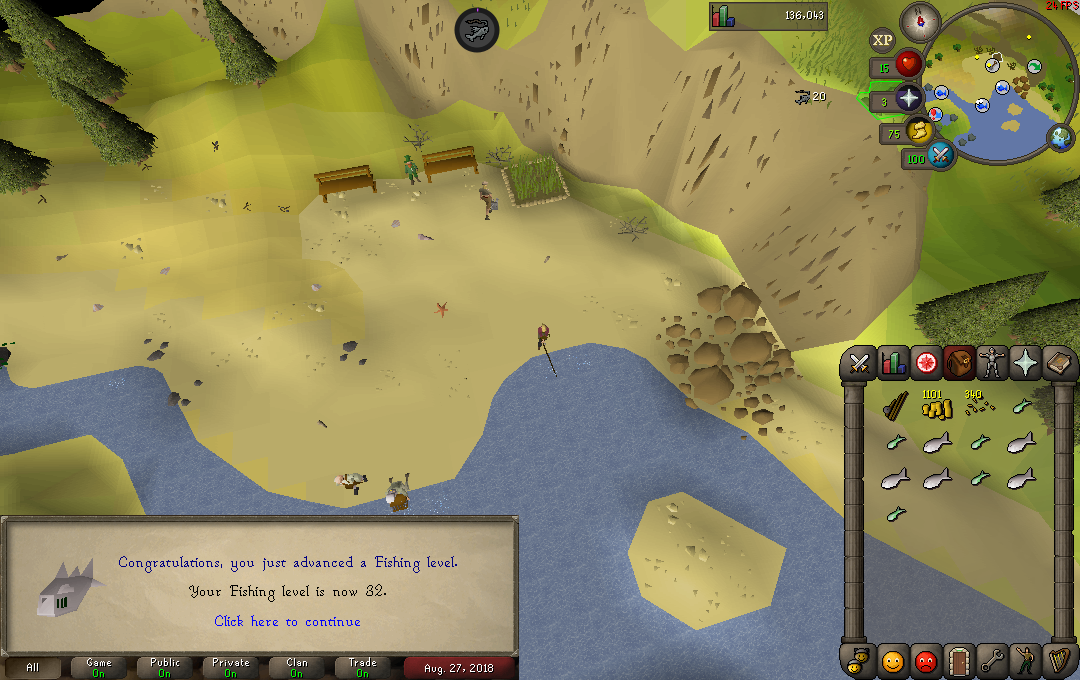Screen dimensions: 1080x680
Task: Select the fishing rod in inventory
Action: click(894, 408)
